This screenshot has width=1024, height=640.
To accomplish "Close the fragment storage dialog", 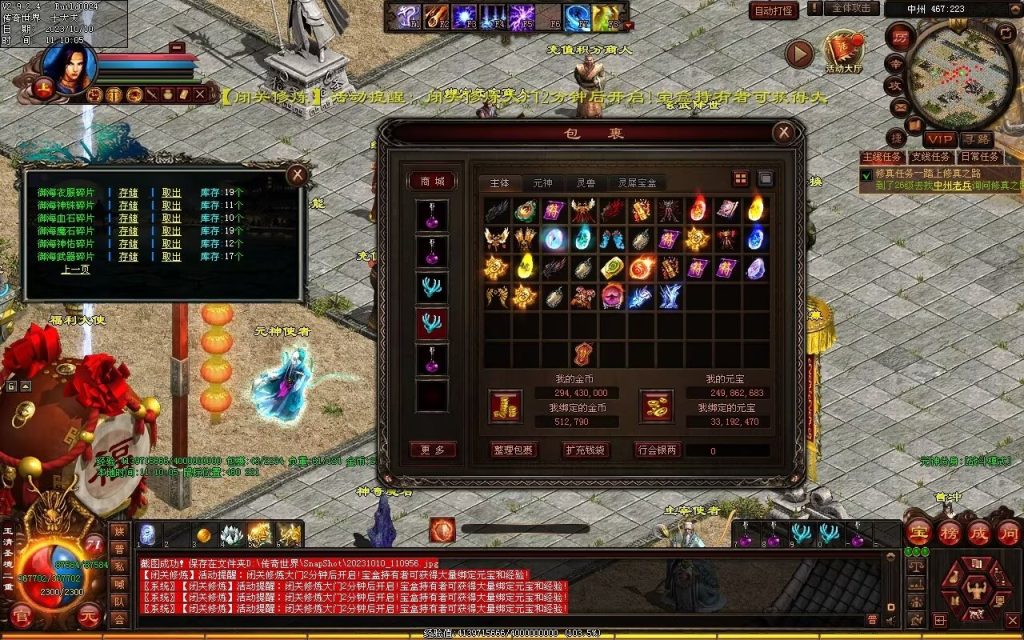I will [x=296, y=175].
